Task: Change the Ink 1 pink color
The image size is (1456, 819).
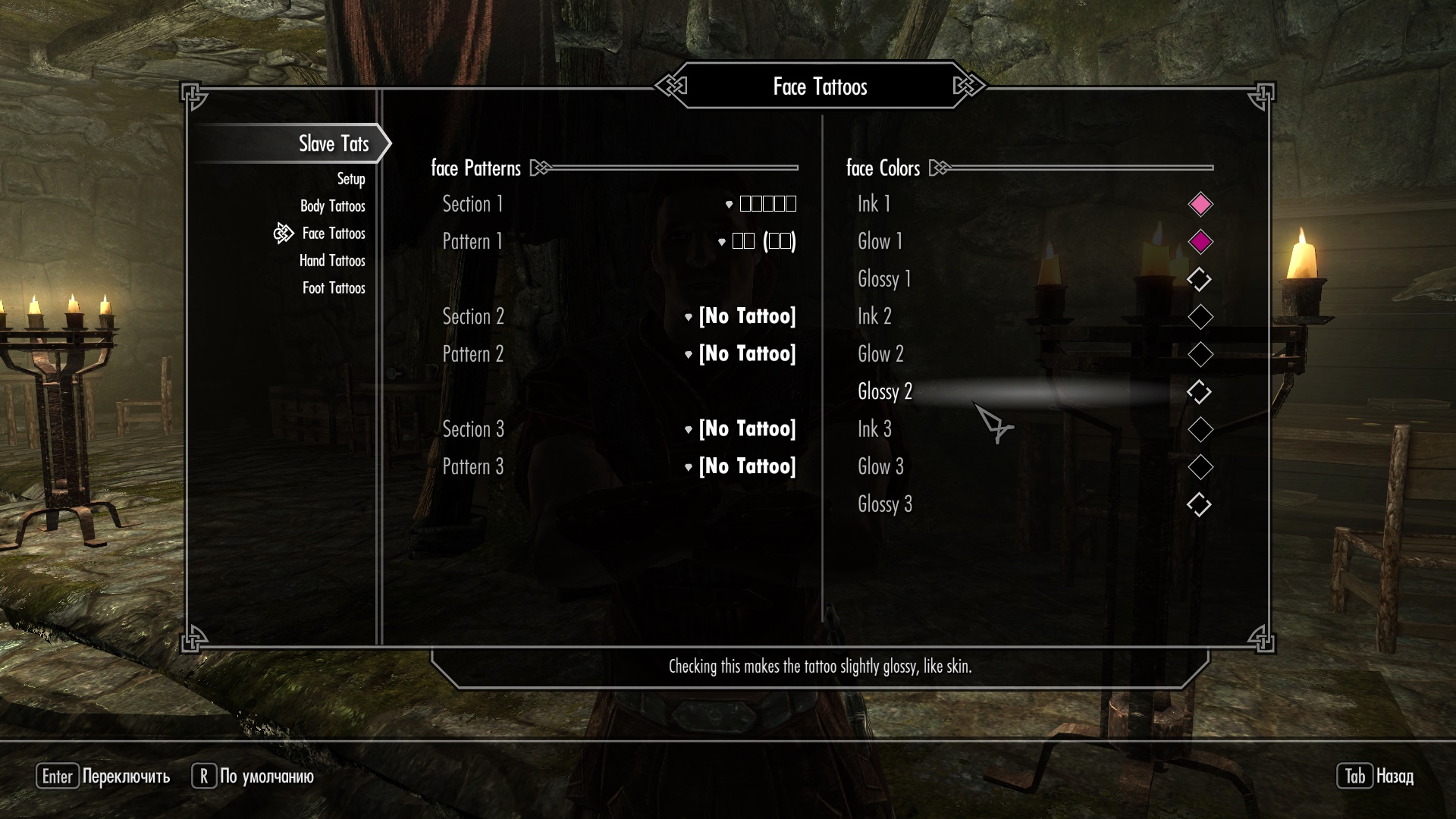Action: [1200, 204]
